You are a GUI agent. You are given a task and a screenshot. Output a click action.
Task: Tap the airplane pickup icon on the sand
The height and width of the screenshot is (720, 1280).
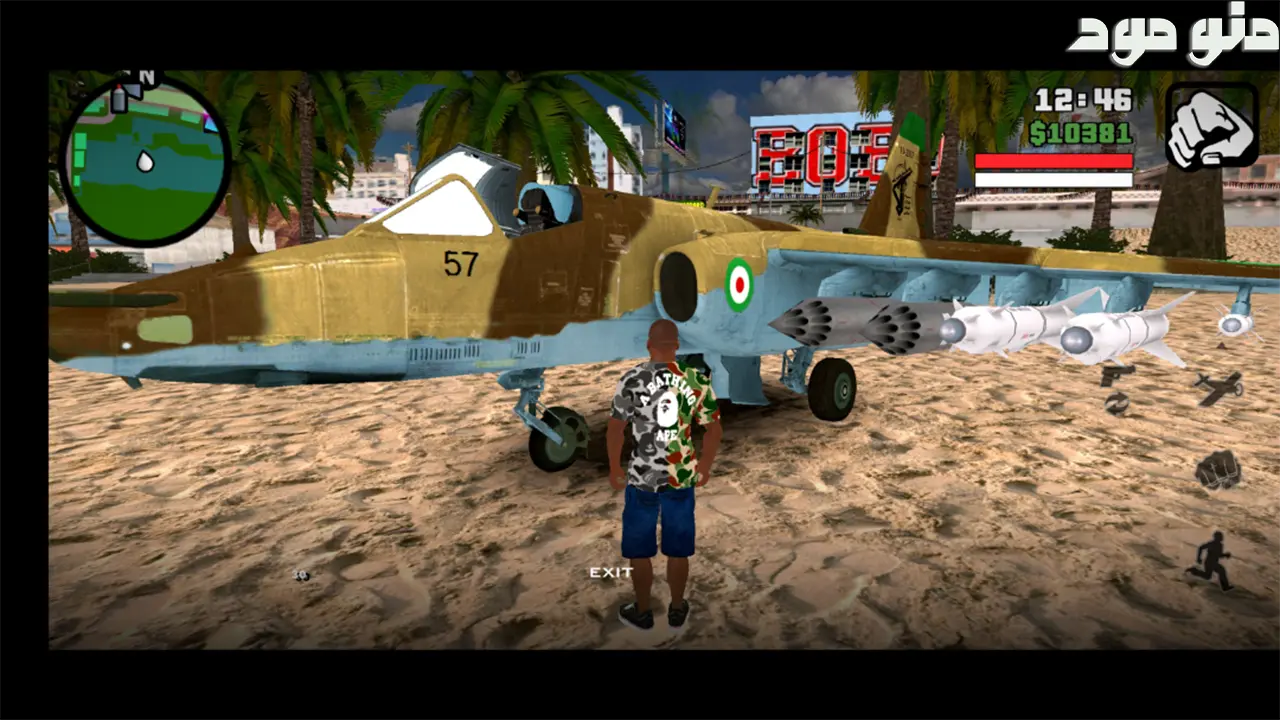pos(1219,388)
